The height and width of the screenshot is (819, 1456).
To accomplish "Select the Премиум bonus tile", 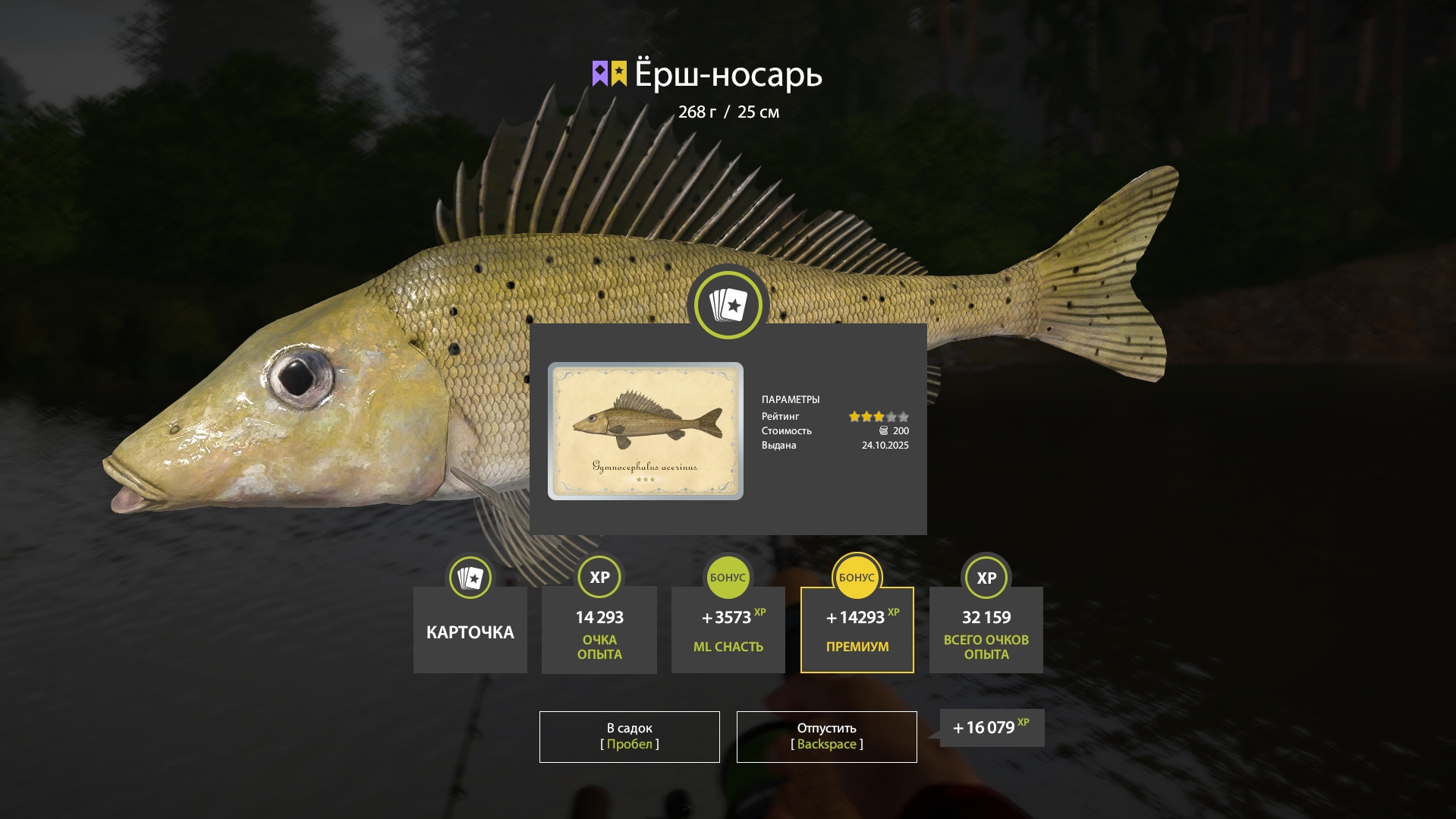I will [x=857, y=630].
